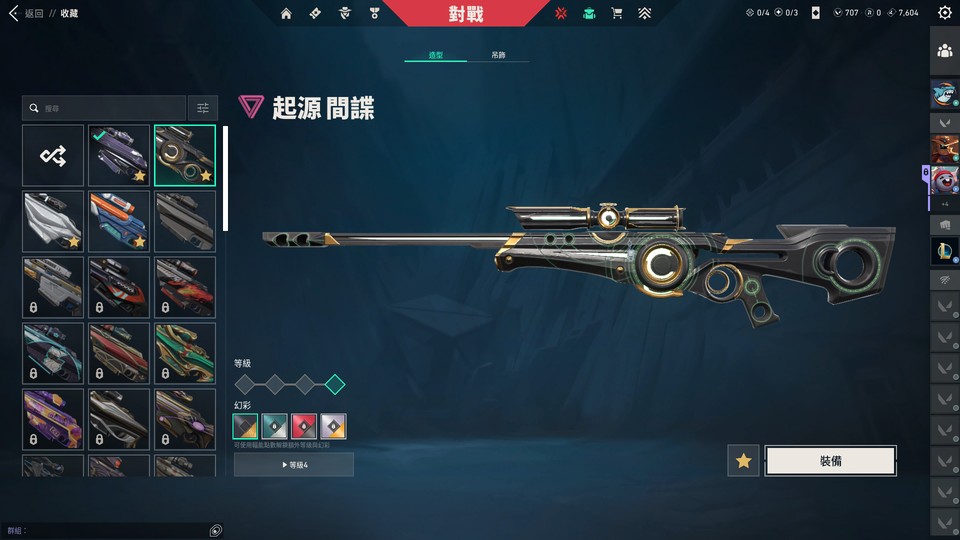This screenshot has width=960, height=540.
Task: Open the store shopping cart
Action: [617, 13]
